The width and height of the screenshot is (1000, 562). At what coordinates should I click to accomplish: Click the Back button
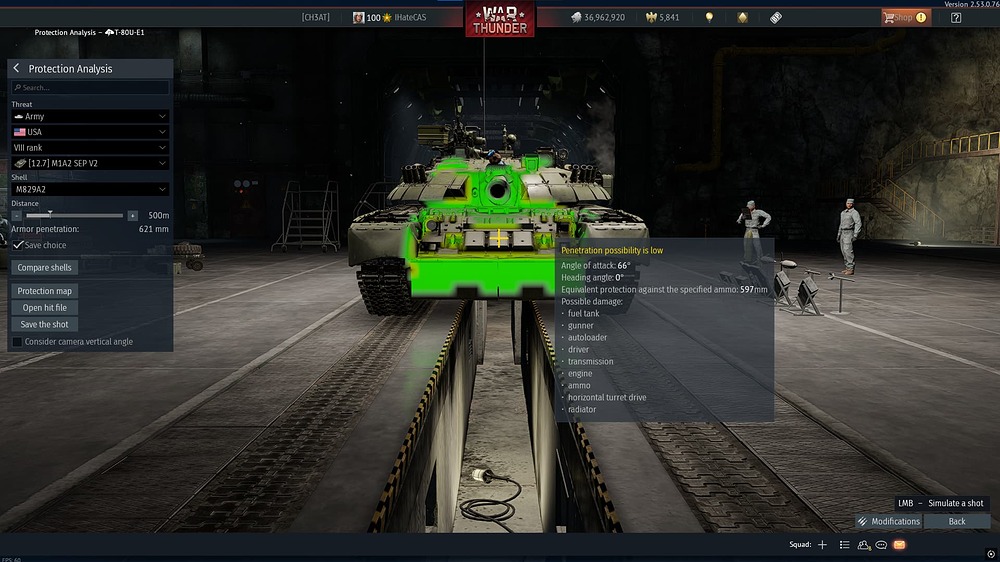(957, 521)
